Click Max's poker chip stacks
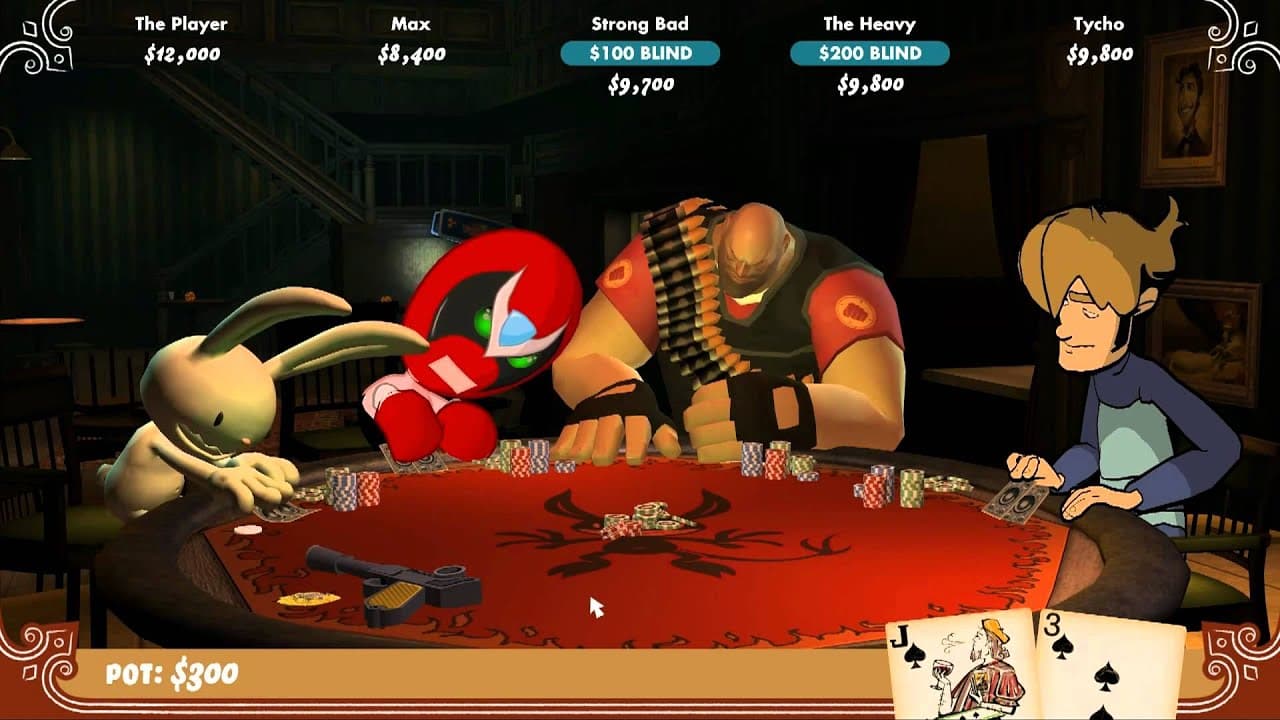The image size is (1280, 720). (x=345, y=490)
